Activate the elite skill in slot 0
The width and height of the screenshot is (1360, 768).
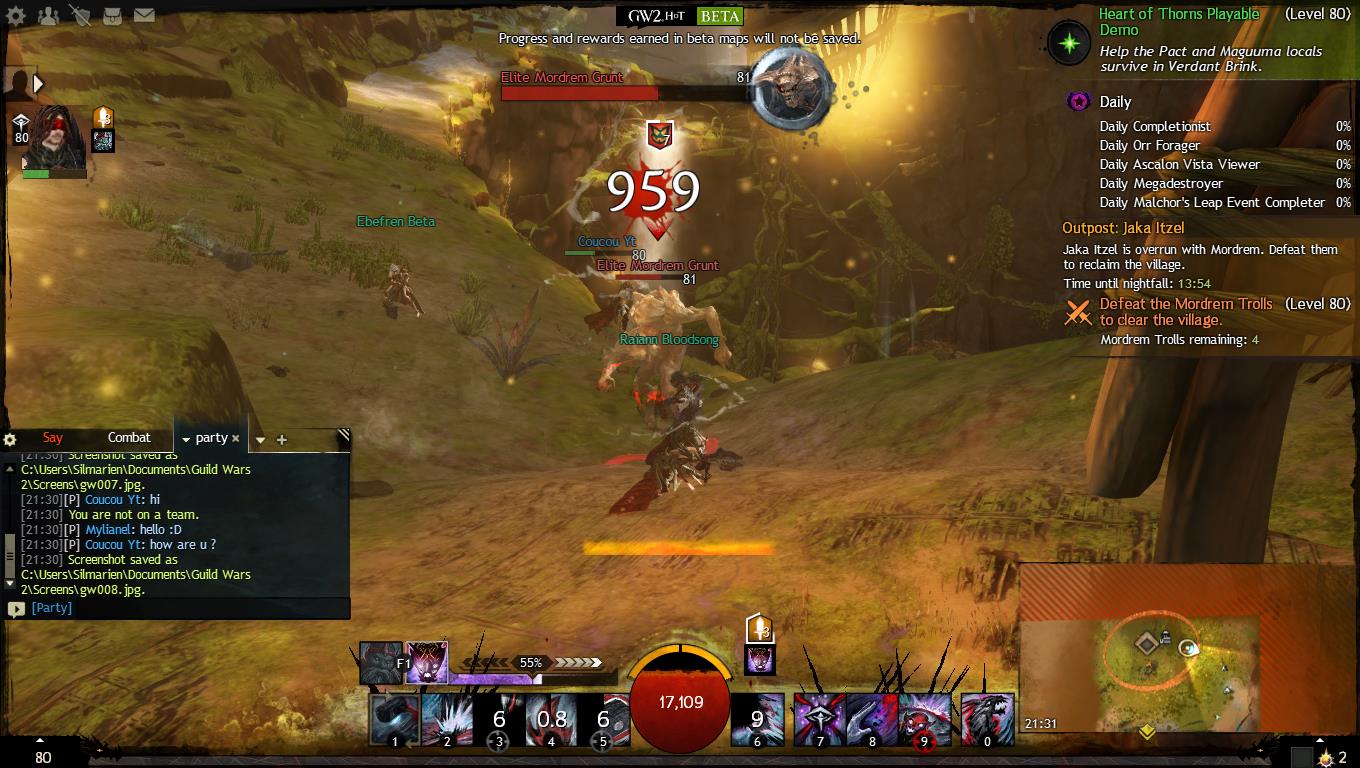pyautogui.click(x=987, y=720)
